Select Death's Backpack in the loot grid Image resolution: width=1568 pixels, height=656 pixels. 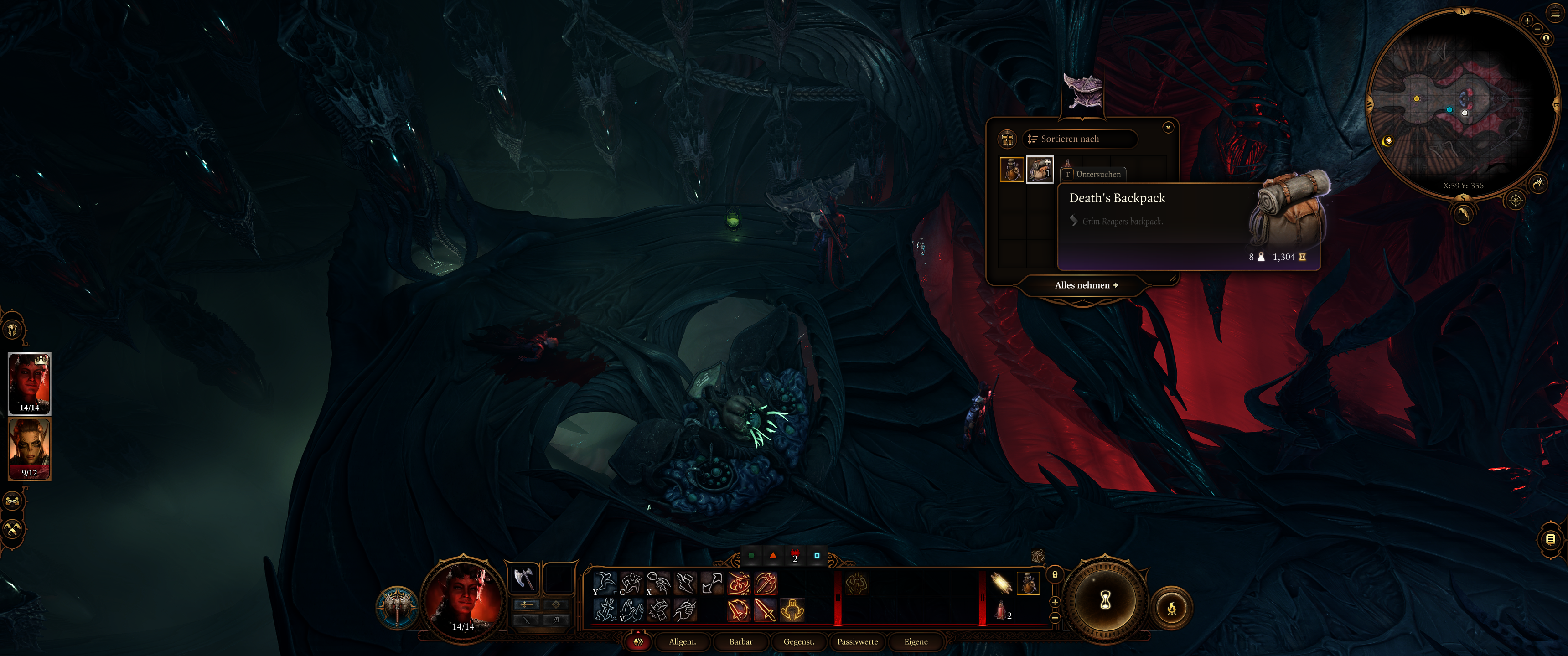pos(1040,169)
